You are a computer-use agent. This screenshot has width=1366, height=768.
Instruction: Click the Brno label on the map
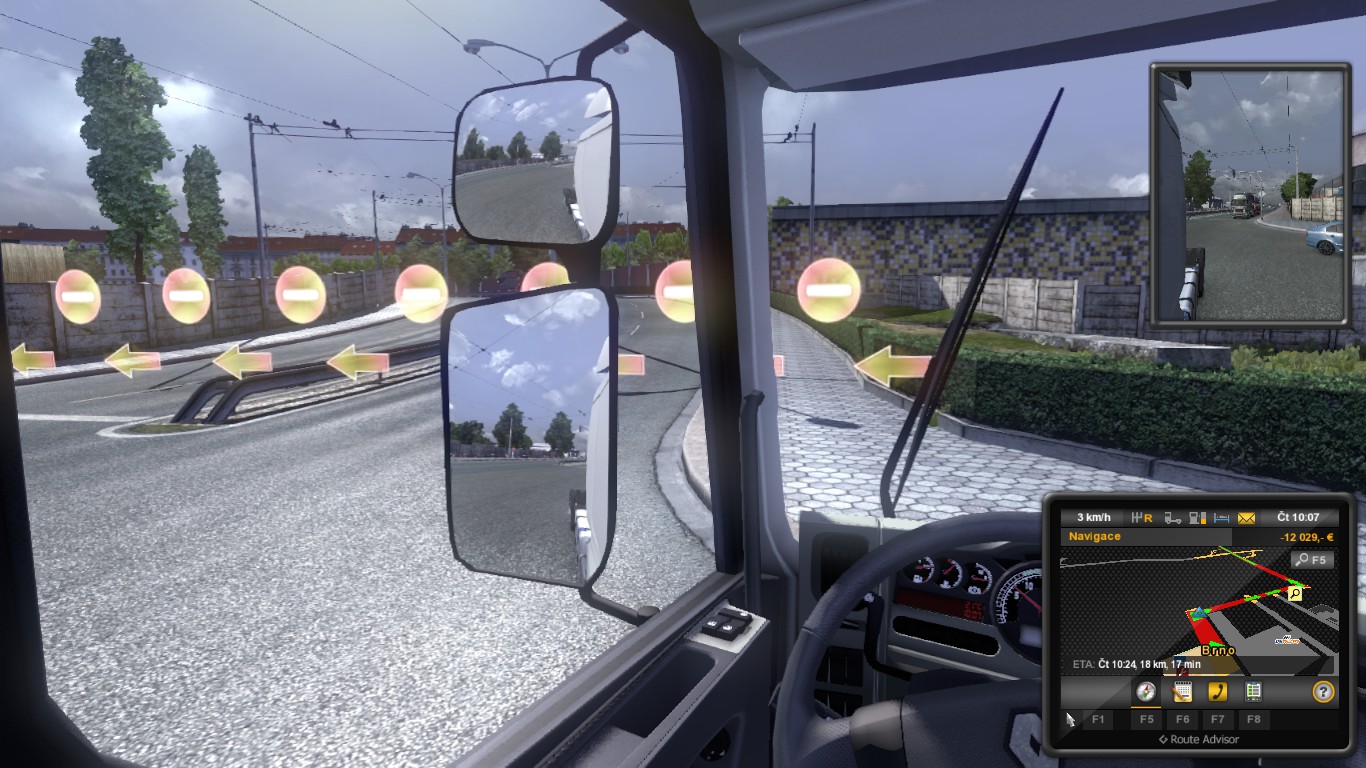point(1217,650)
